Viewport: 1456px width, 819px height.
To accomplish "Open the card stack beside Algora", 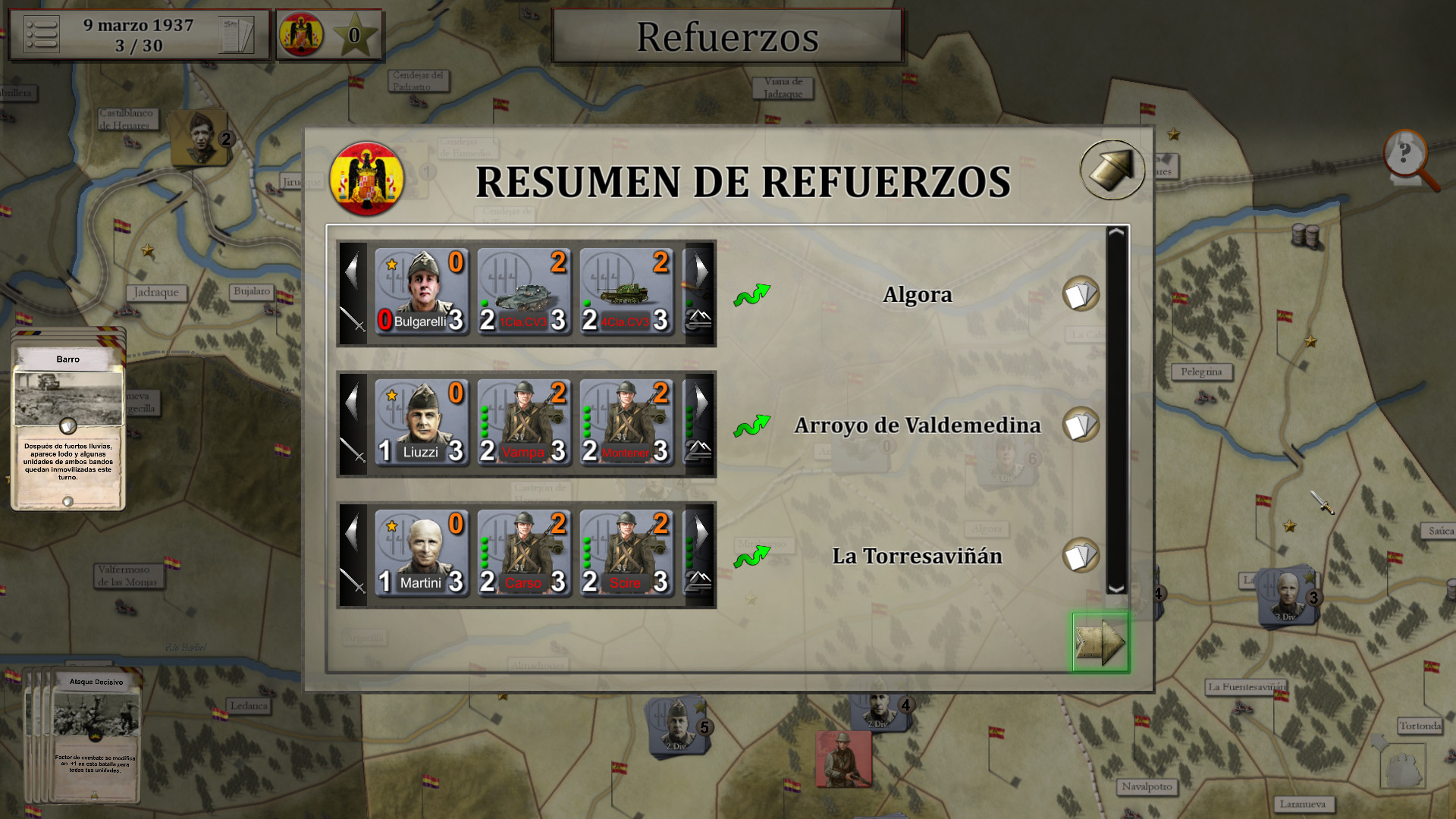I will pyautogui.click(x=1082, y=295).
